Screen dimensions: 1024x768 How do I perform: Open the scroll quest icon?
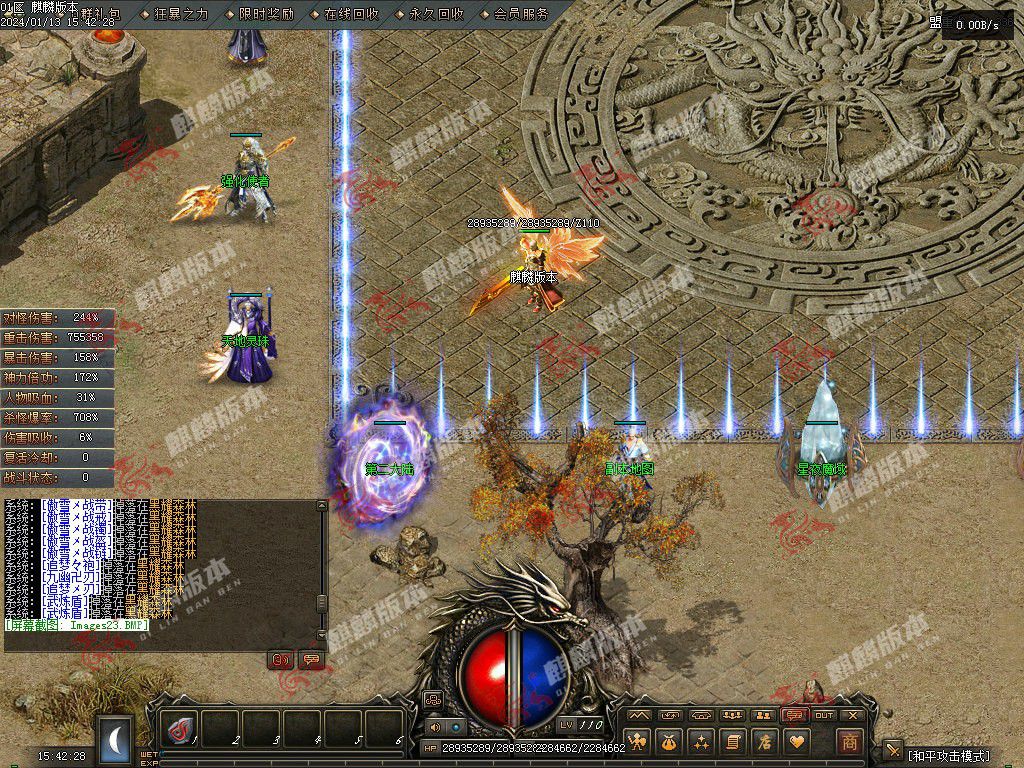[x=733, y=742]
